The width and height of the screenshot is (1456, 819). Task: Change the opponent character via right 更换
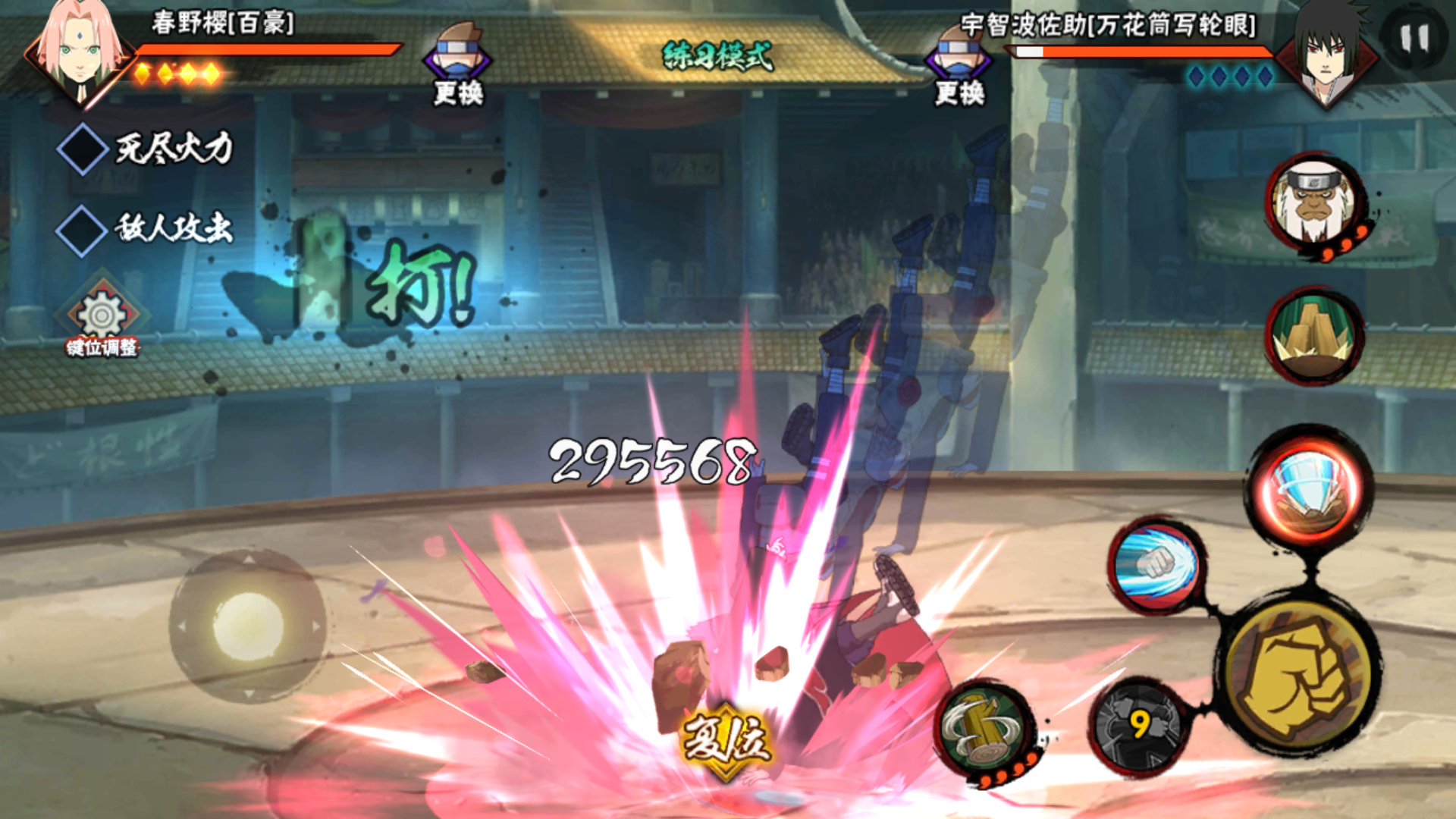[x=959, y=65]
